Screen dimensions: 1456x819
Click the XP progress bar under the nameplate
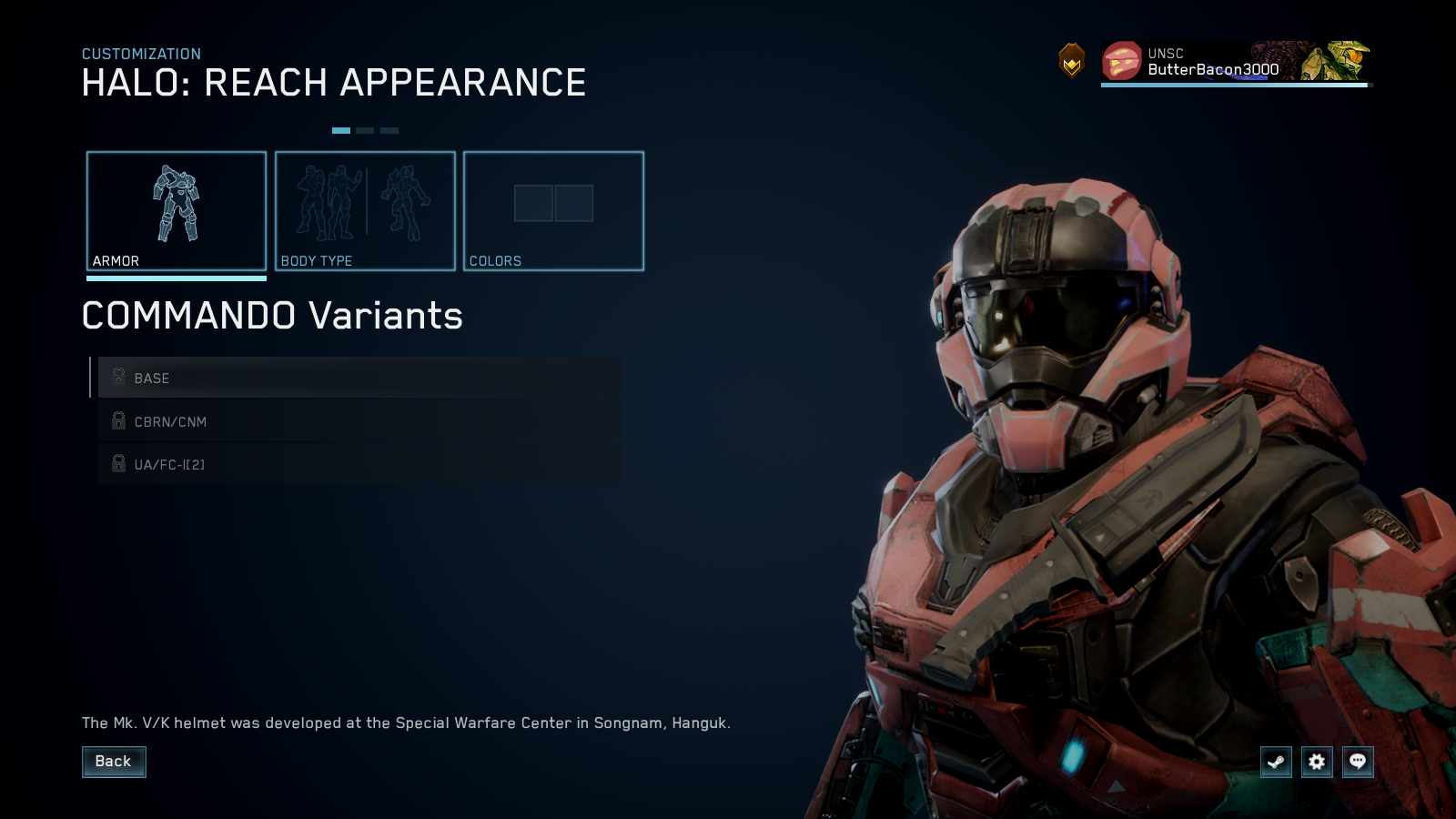1233,86
